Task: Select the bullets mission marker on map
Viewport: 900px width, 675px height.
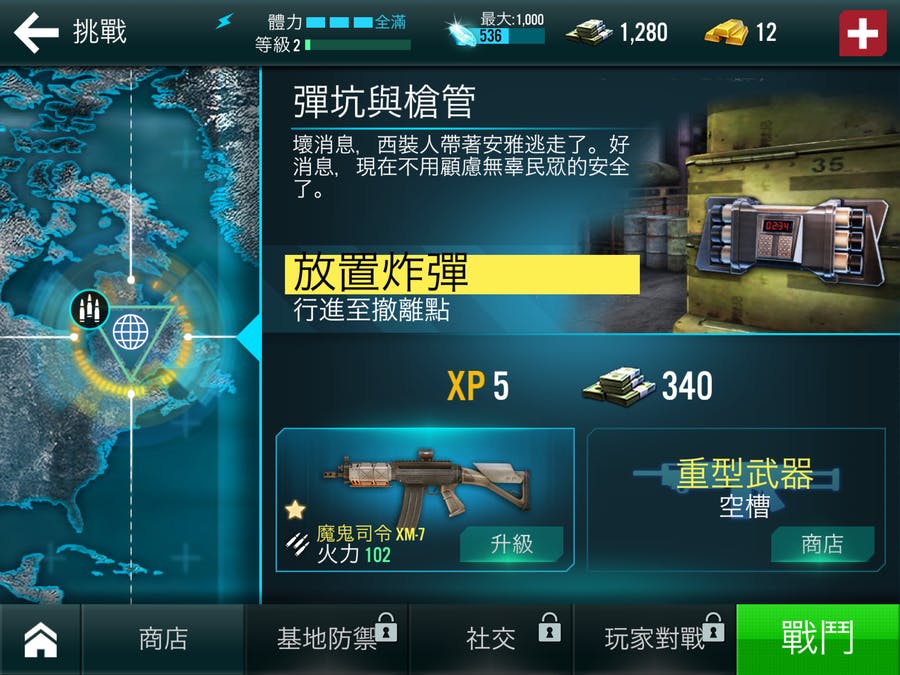Action: [x=90, y=309]
